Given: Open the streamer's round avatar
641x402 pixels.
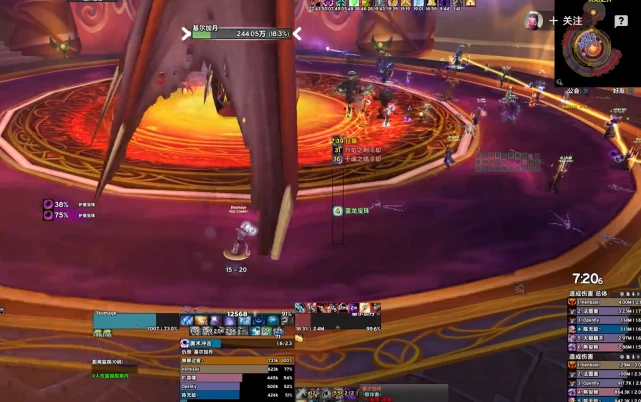Looking at the screenshot, I should tap(535, 20).
